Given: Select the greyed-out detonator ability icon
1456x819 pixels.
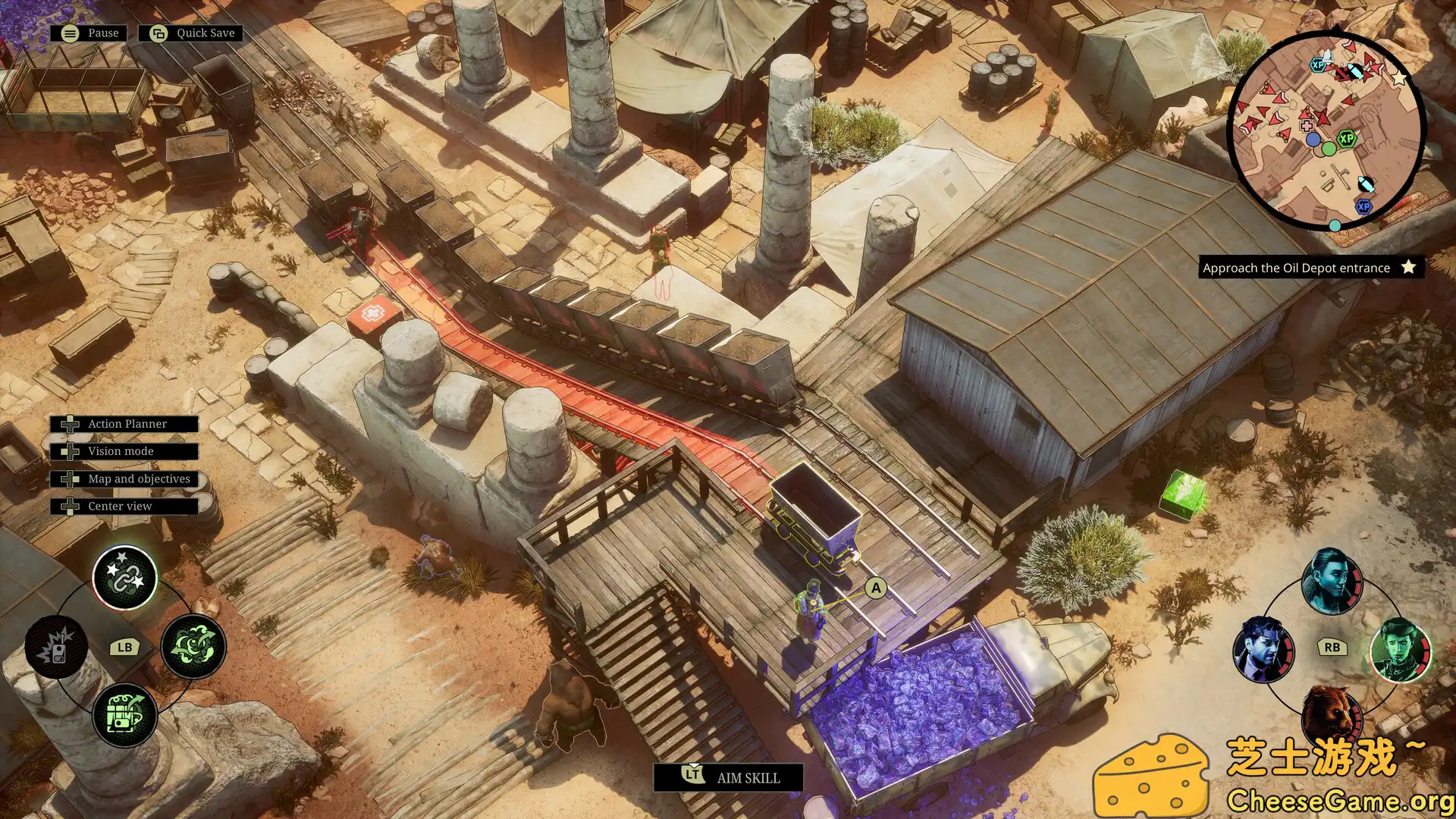Looking at the screenshot, I should [x=58, y=648].
